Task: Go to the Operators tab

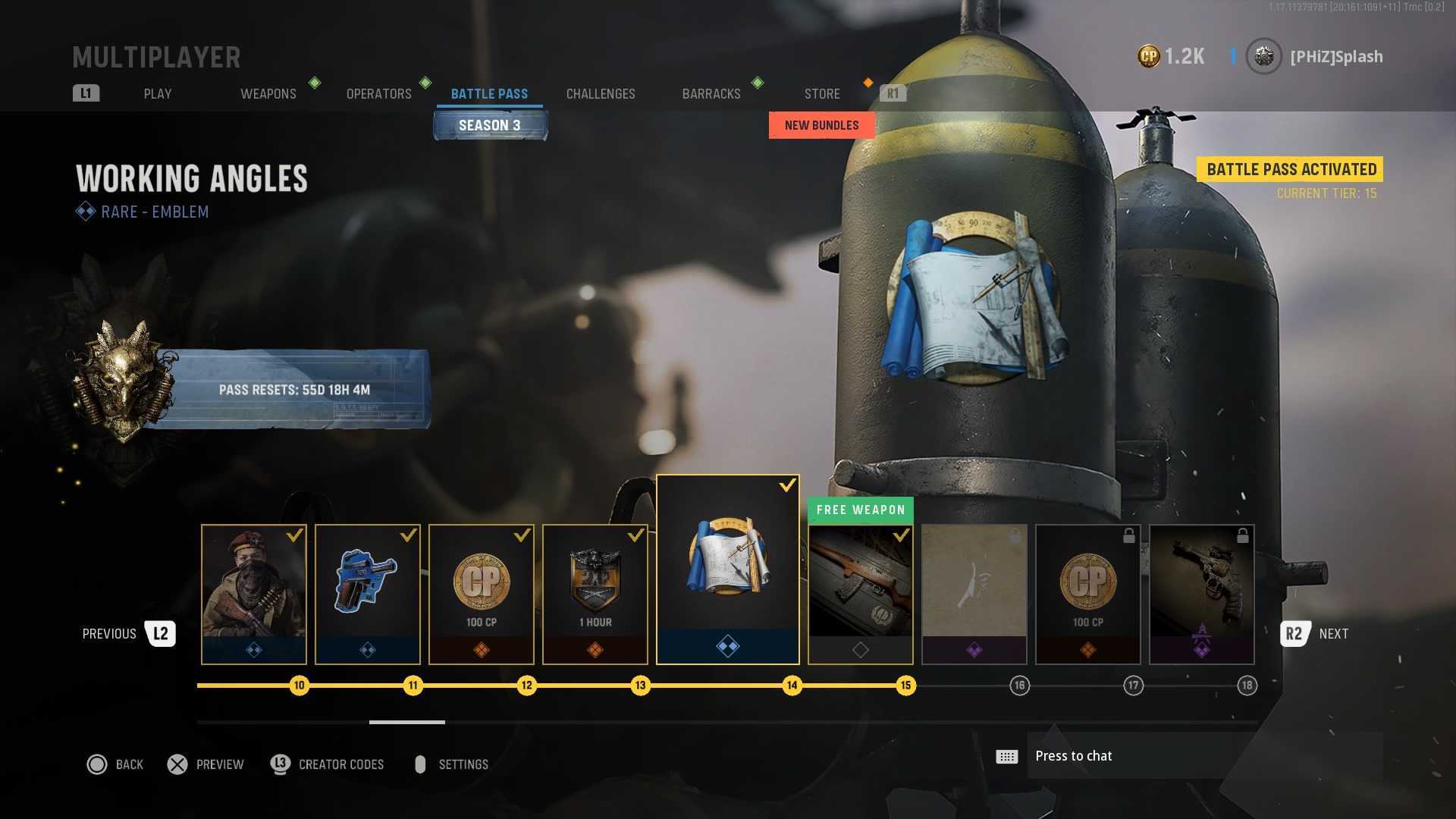Action: [x=378, y=94]
